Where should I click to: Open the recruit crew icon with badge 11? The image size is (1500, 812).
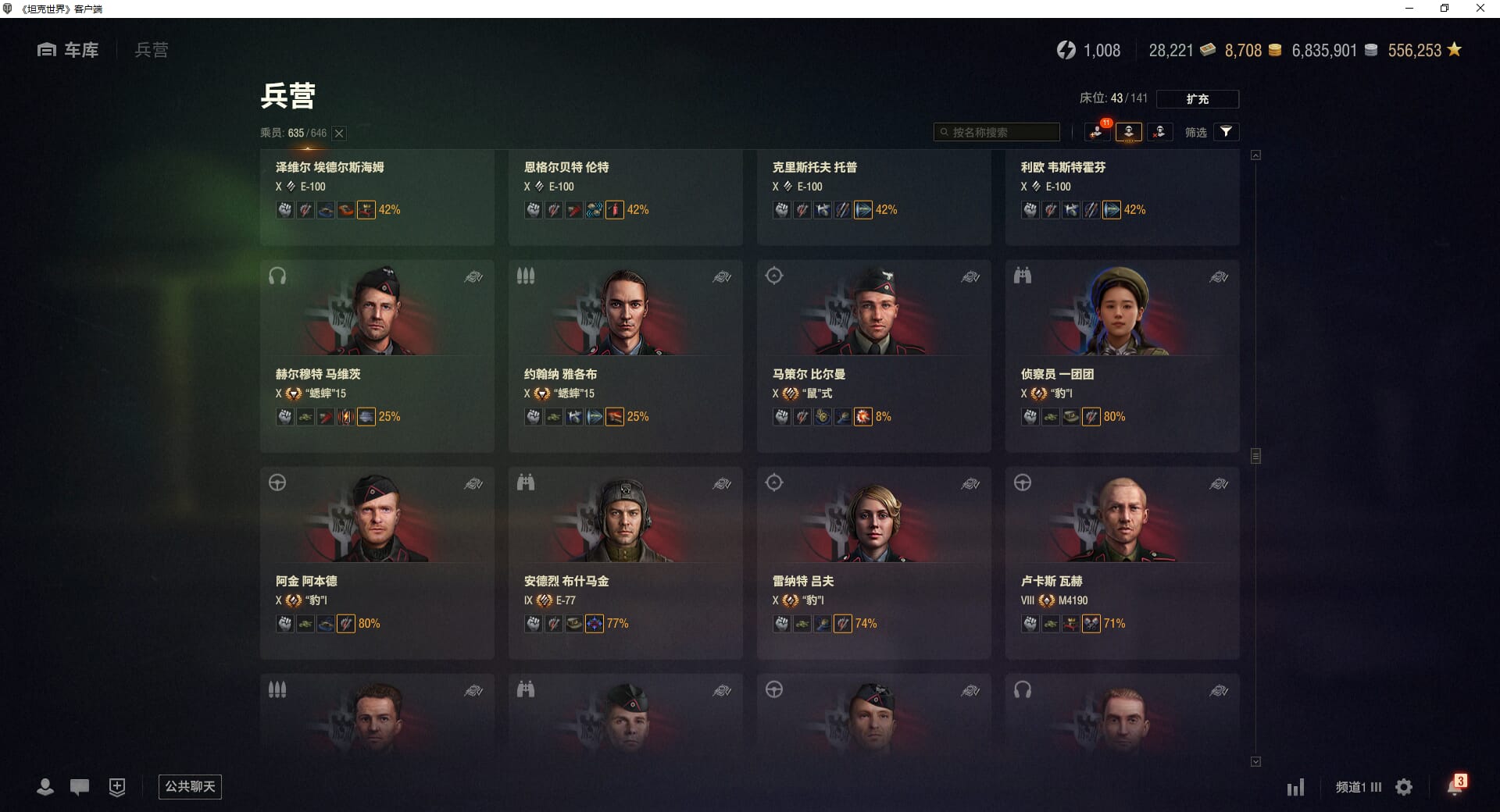tap(1098, 132)
